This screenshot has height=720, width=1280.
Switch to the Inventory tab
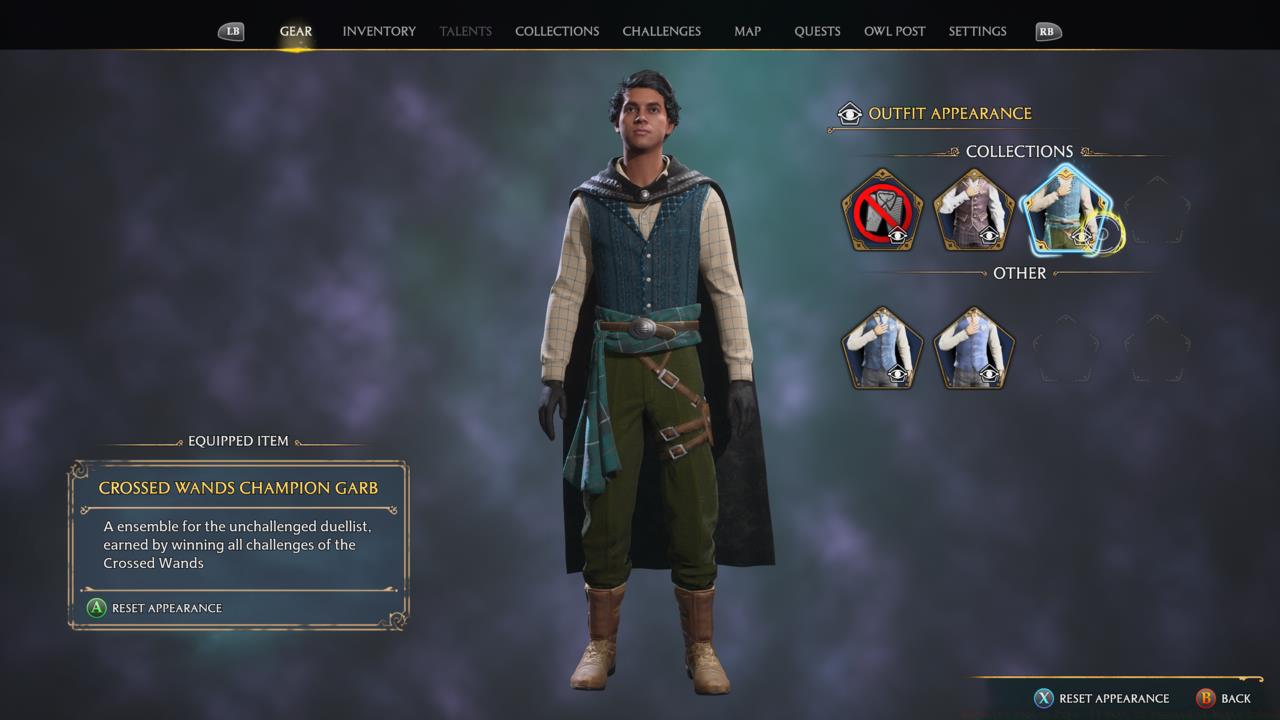pyautogui.click(x=379, y=31)
